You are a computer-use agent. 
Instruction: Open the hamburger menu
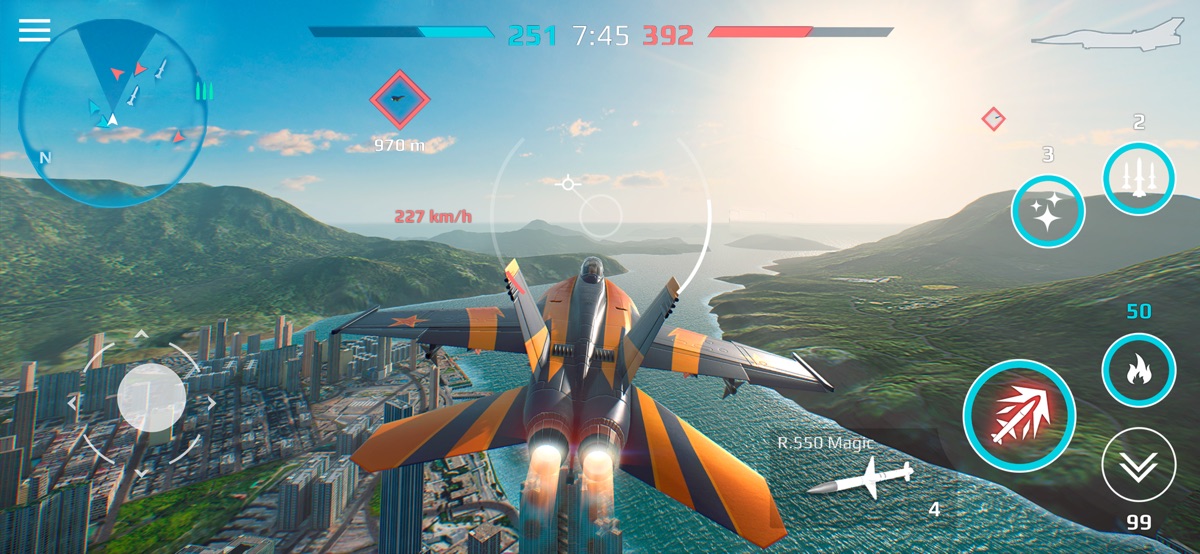pos(34,31)
